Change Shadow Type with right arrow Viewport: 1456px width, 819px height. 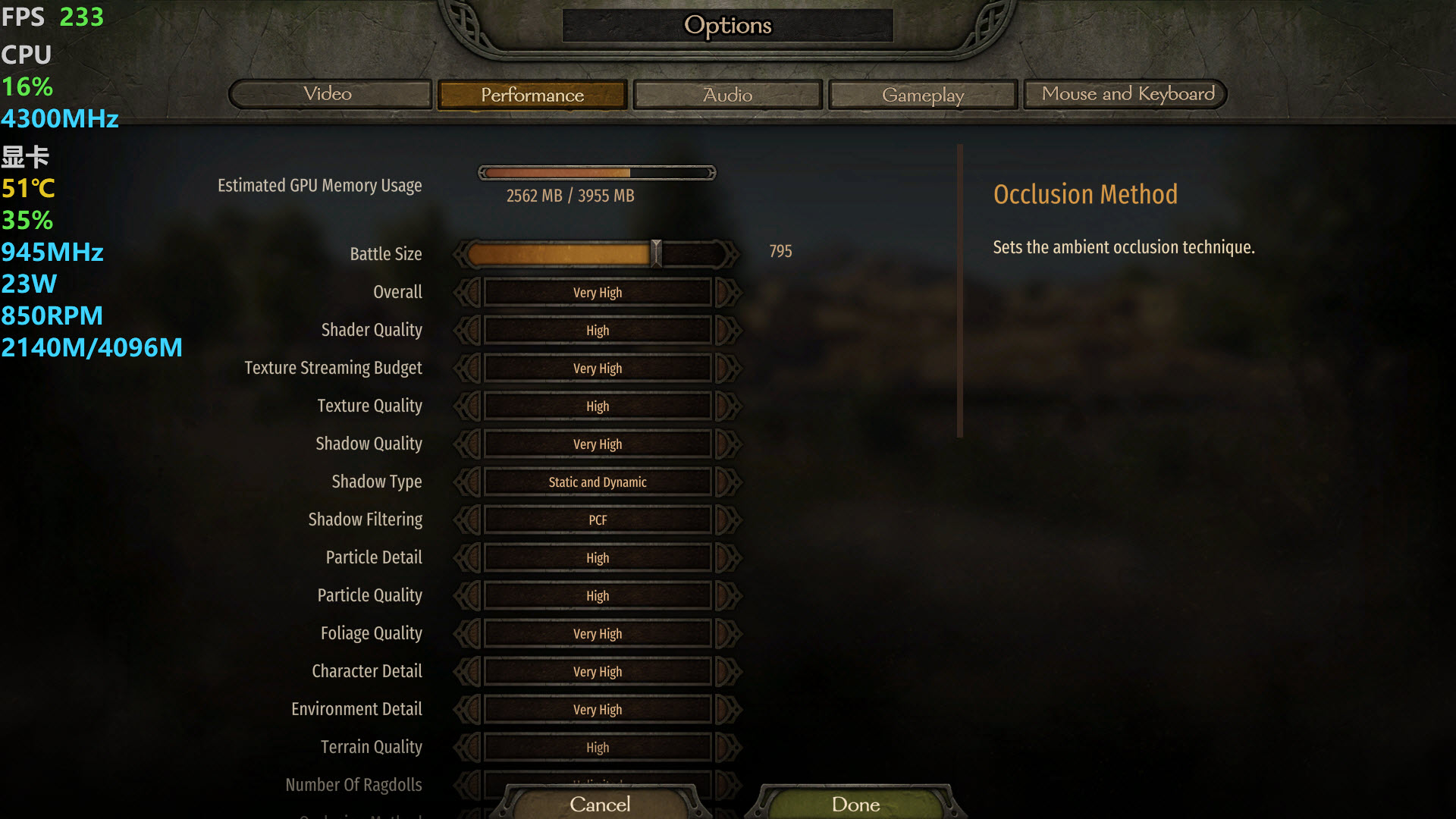pyautogui.click(x=726, y=482)
